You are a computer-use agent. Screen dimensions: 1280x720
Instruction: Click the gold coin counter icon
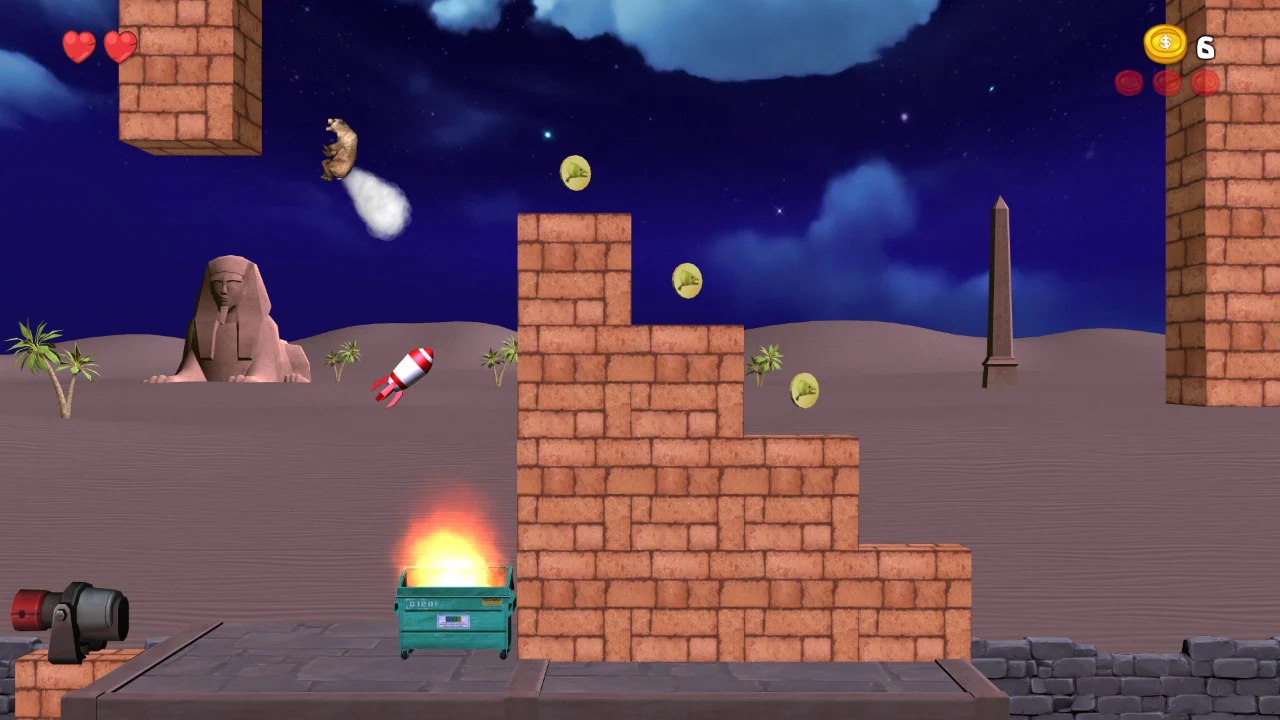pyautogui.click(x=1163, y=44)
